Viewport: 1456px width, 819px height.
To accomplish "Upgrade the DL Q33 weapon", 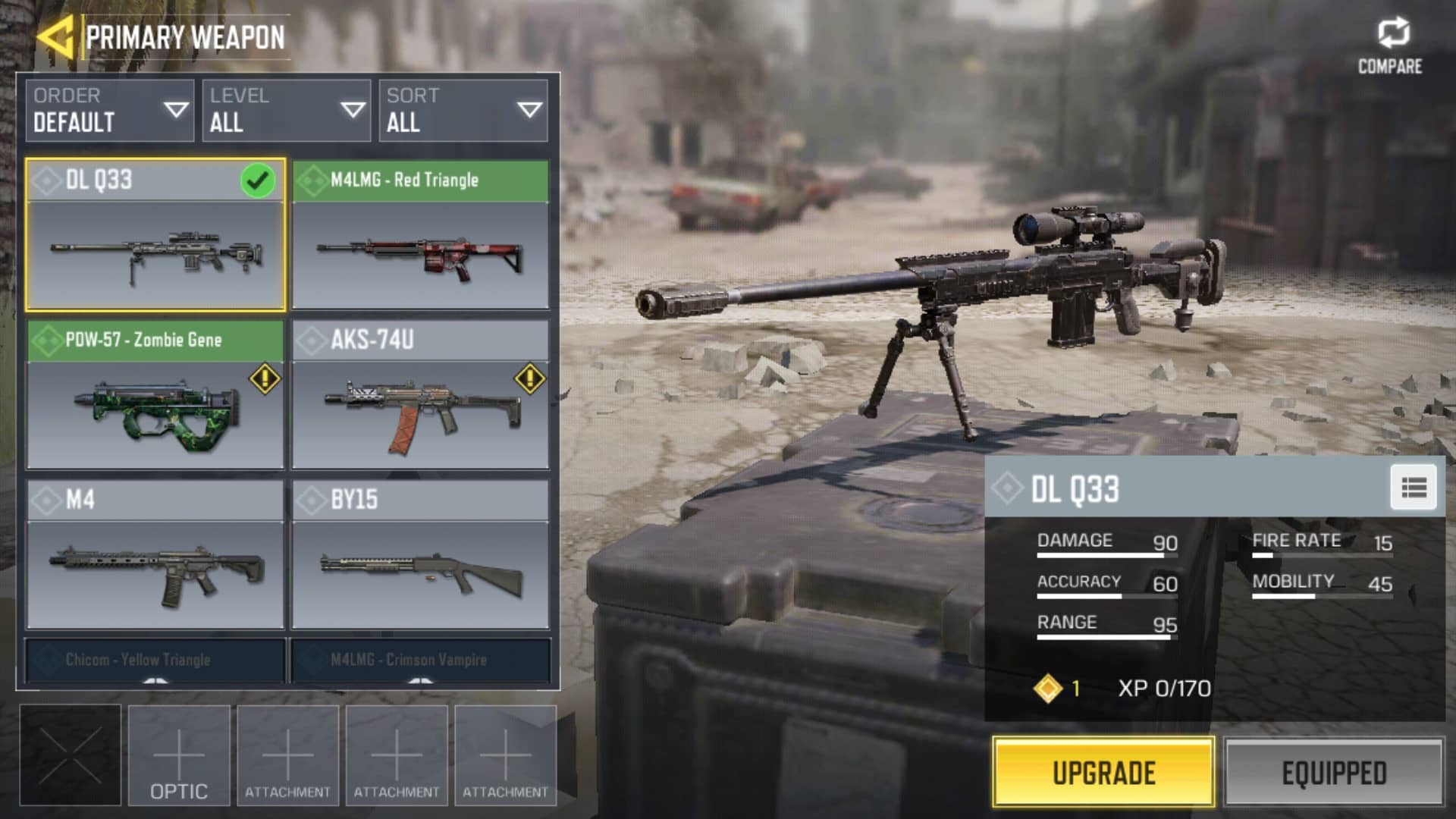I will (1103, 773).
